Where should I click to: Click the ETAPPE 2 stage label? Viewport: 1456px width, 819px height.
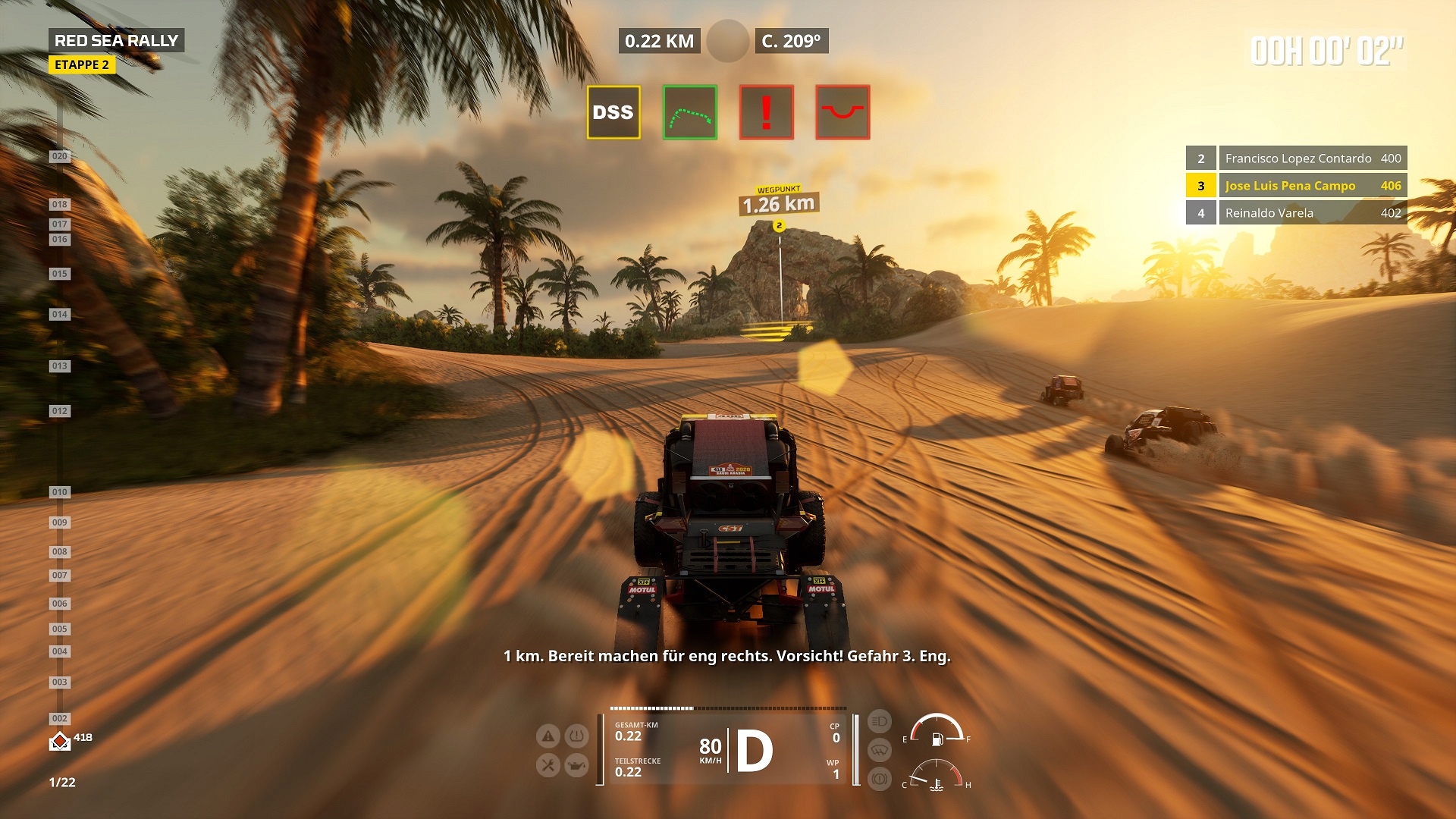82,65
